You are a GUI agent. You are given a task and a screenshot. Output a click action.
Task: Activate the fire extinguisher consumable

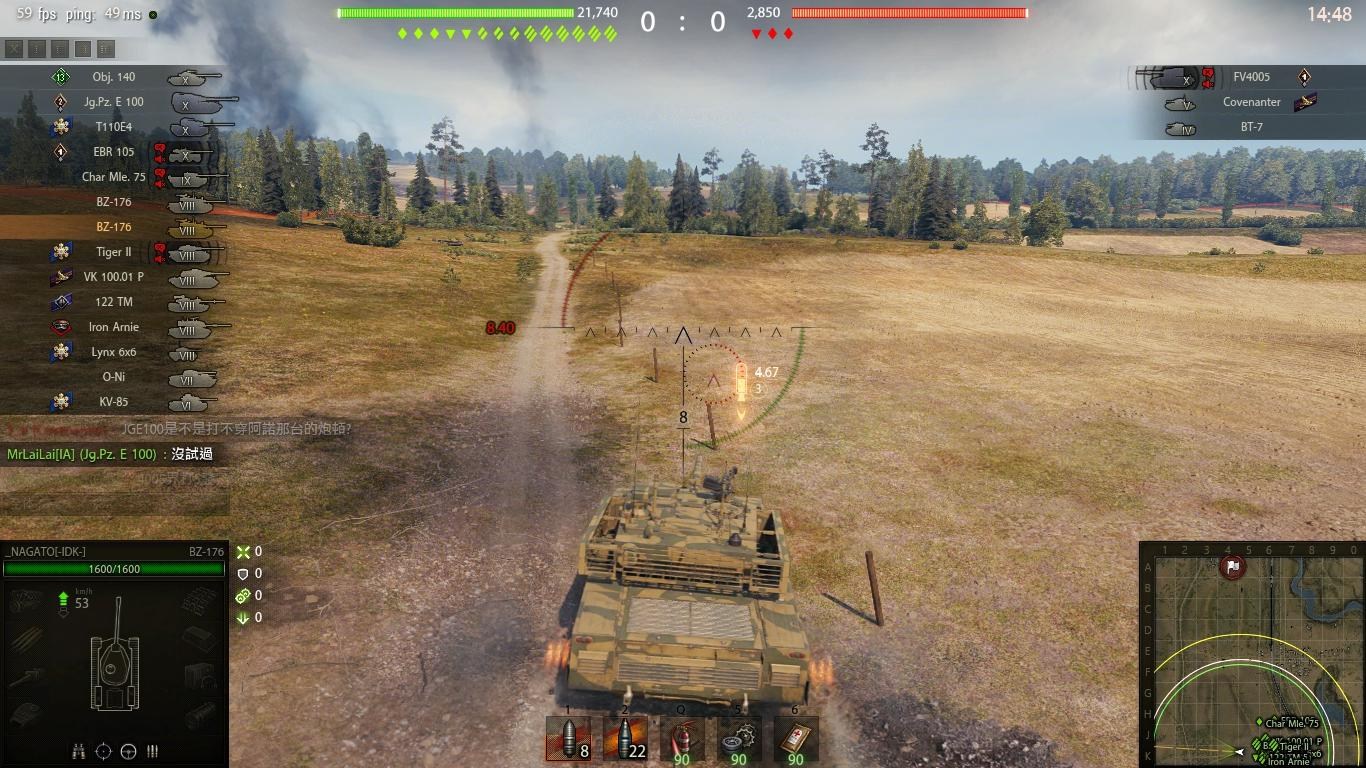coord(682,740)
